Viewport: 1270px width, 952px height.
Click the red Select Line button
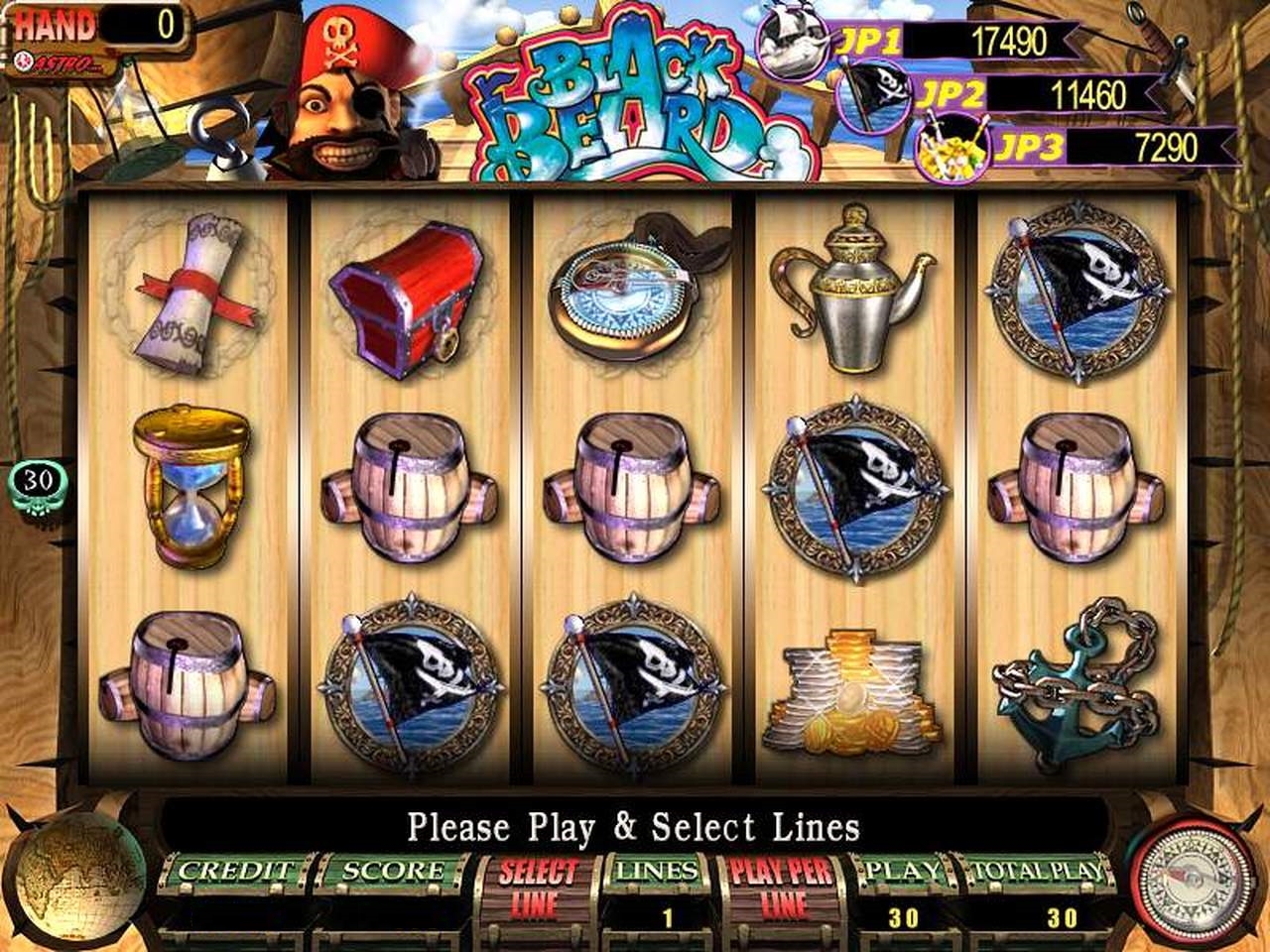[537, 889]
